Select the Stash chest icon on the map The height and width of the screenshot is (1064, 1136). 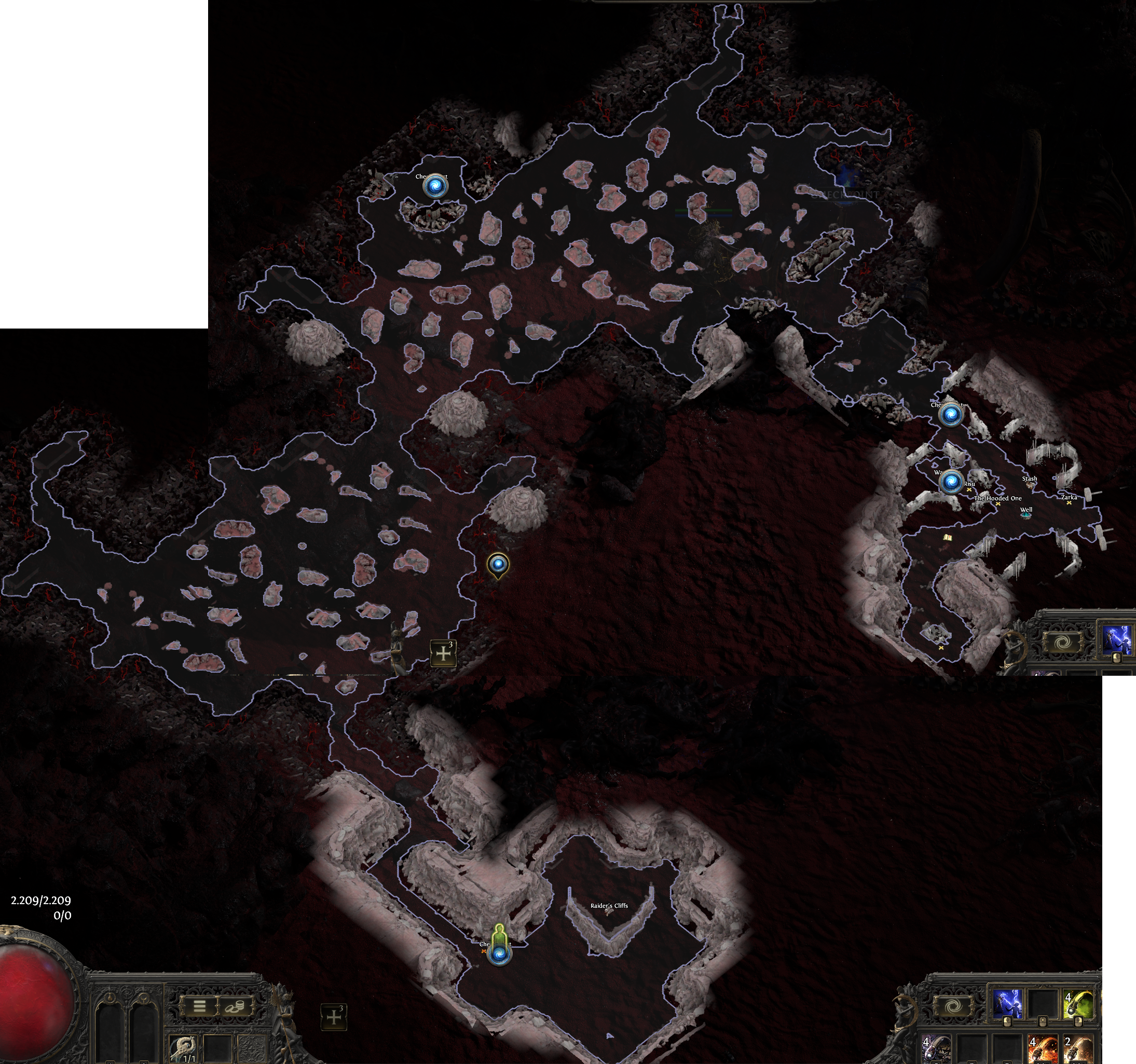coord(1030,485)
